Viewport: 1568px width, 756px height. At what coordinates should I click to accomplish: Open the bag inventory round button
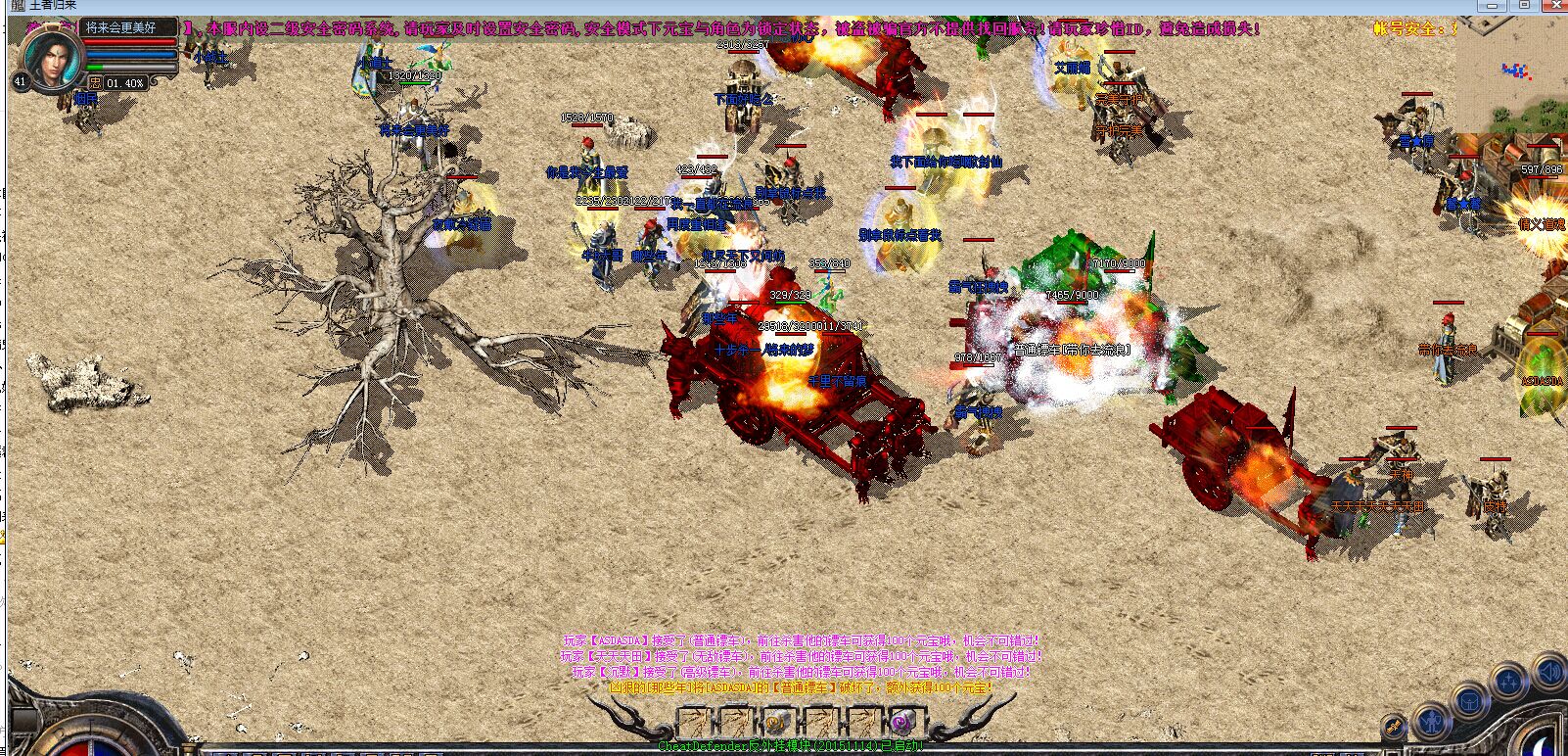[x=1469, y=700]
